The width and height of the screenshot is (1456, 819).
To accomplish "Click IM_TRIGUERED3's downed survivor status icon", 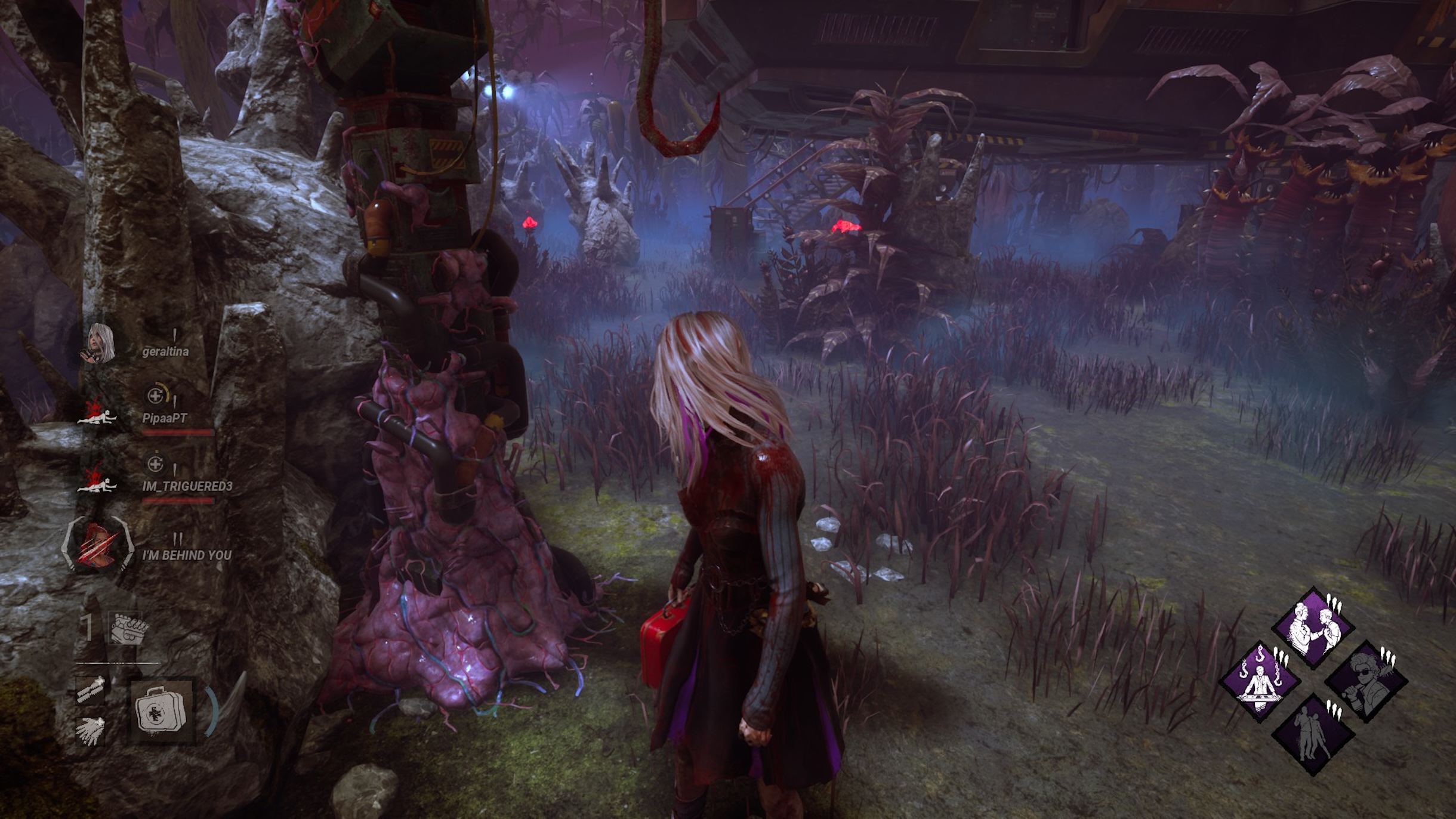I will (97, 480).
